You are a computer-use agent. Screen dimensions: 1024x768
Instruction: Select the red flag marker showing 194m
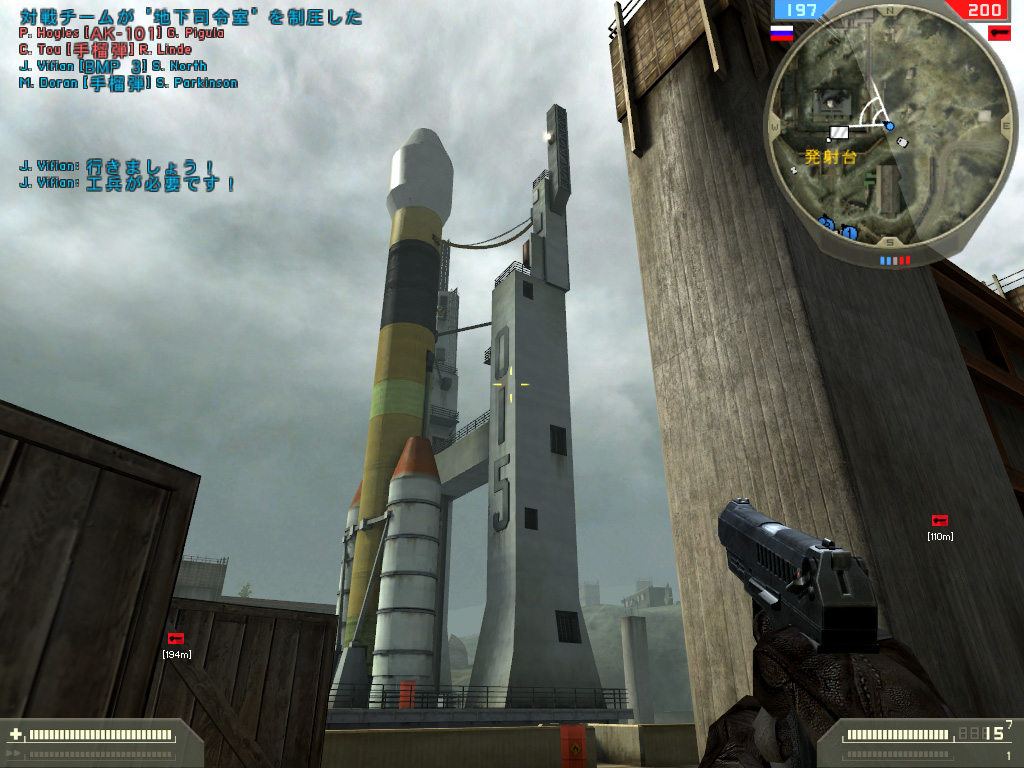[x=176, y=638]
